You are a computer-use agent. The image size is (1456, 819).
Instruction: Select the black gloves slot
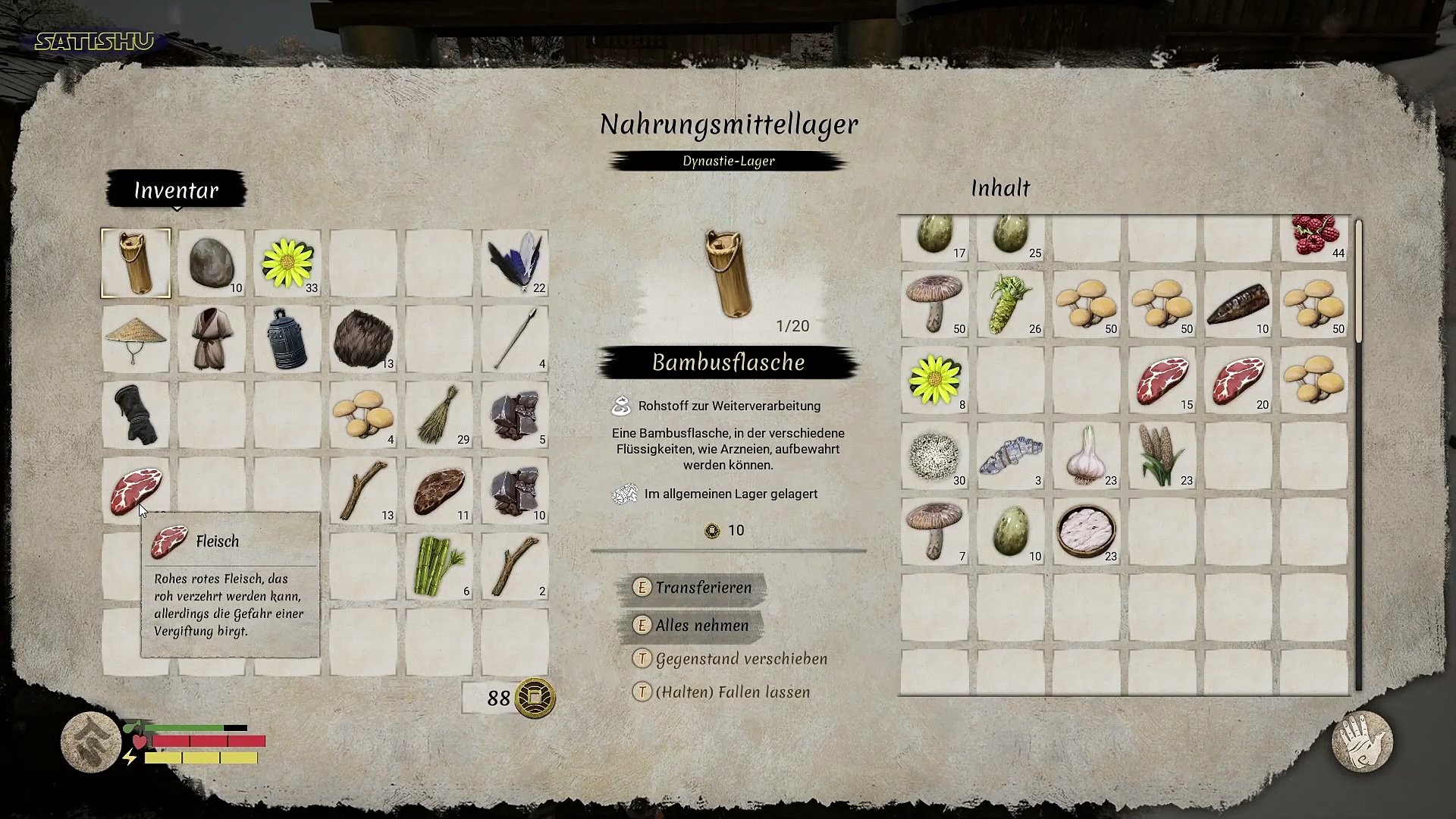(x=136, y=415)
